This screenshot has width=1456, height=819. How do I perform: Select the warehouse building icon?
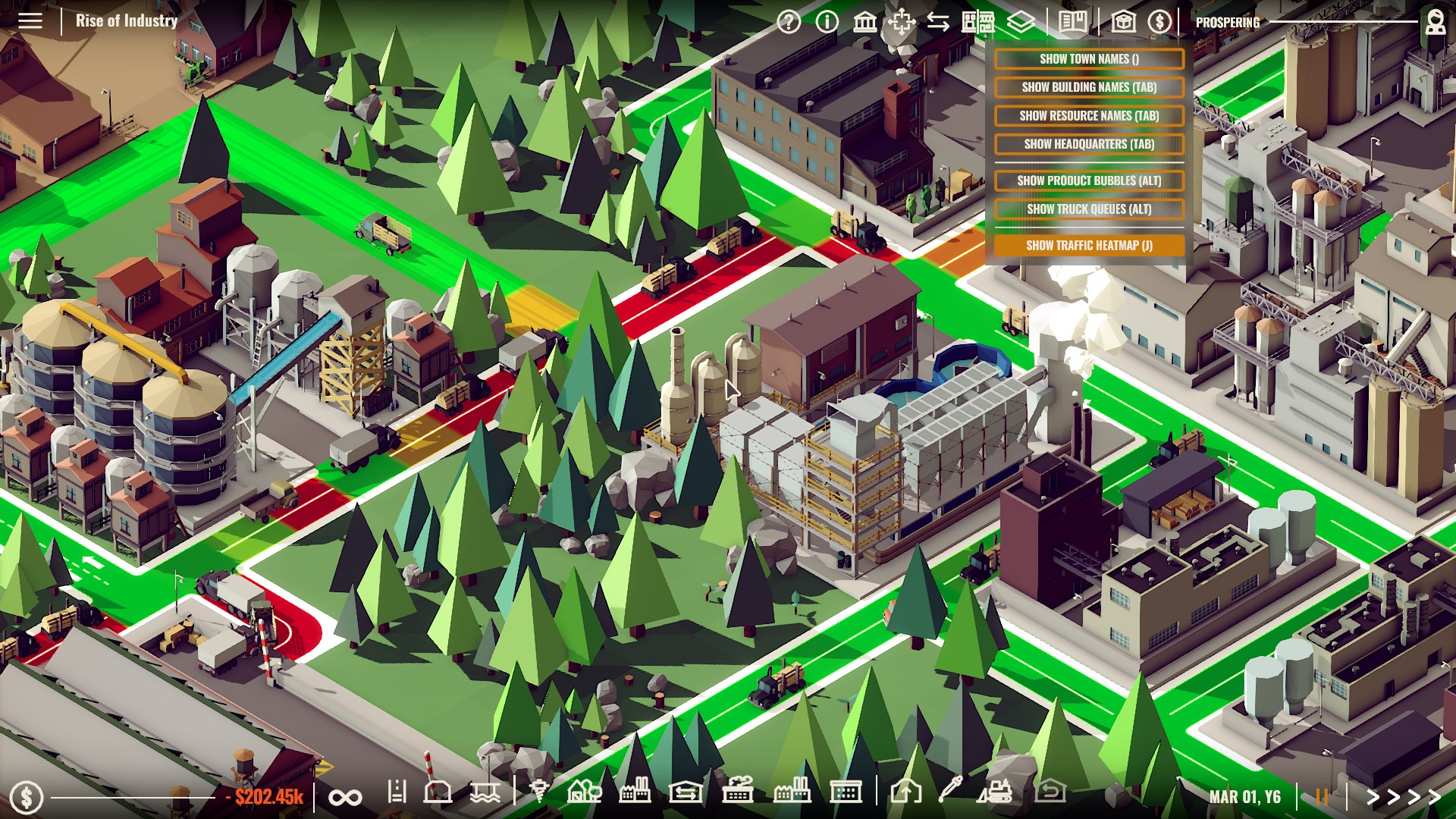(686, 795)
